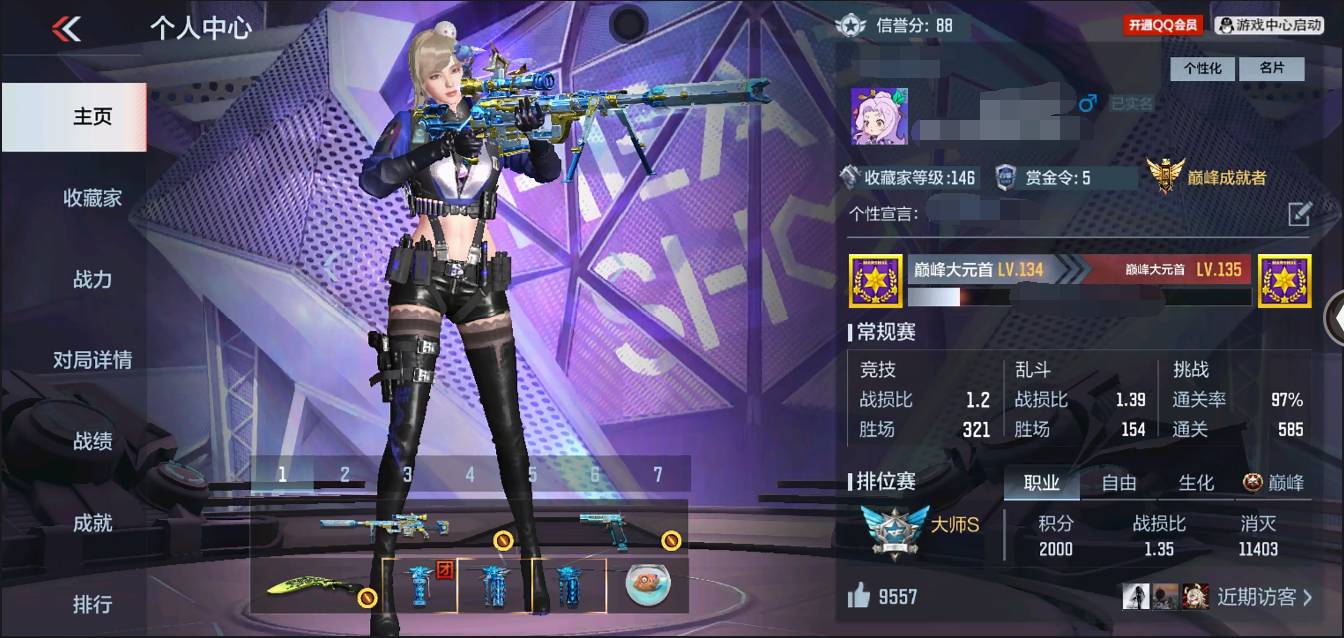This screenshot has height=638, width=1344.
Task: View the 成就 achievements tab
Action: click(x=92, y=522)
